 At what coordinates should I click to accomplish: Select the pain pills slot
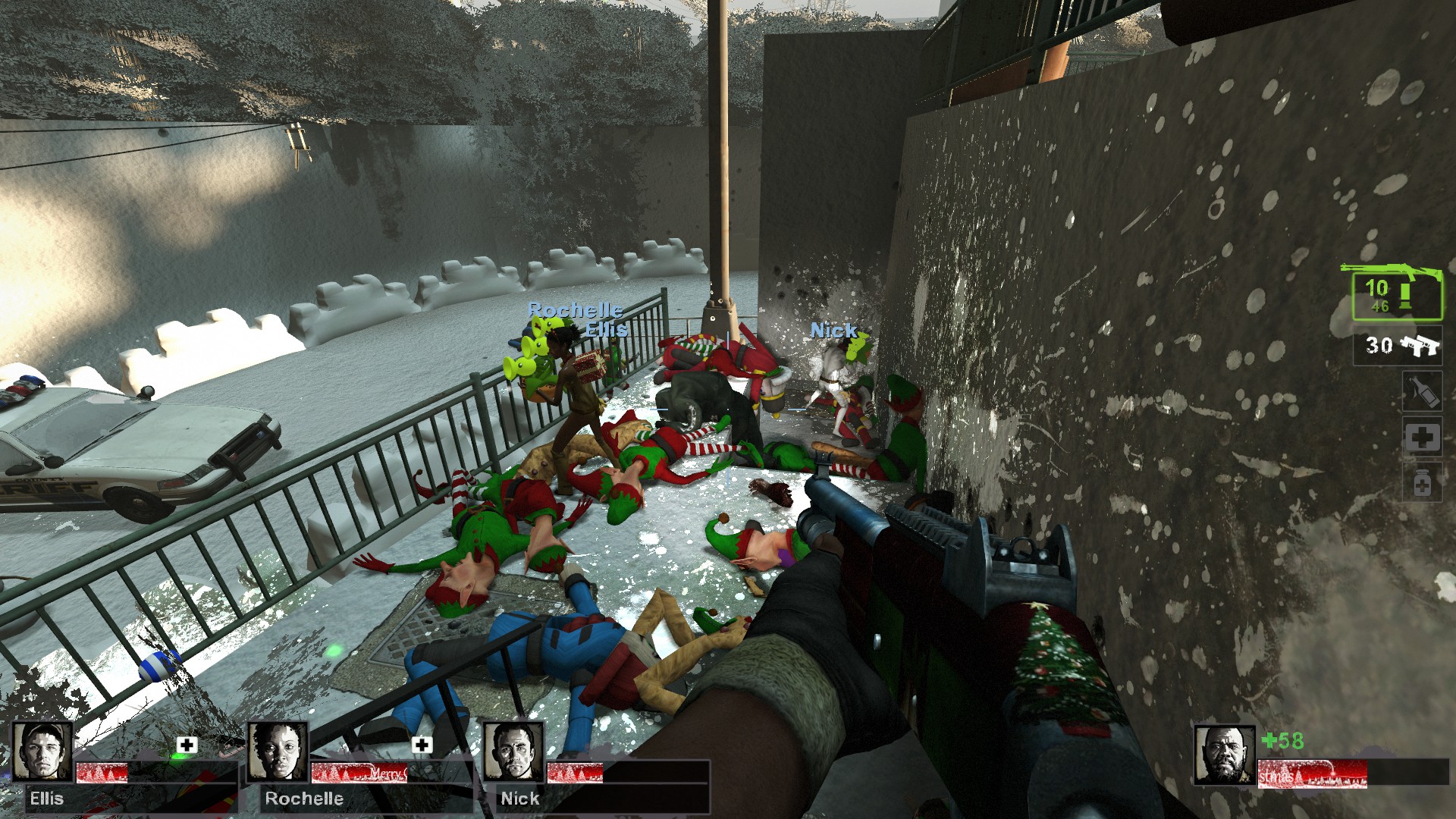pyautogui.click(x=1422, y=483)
